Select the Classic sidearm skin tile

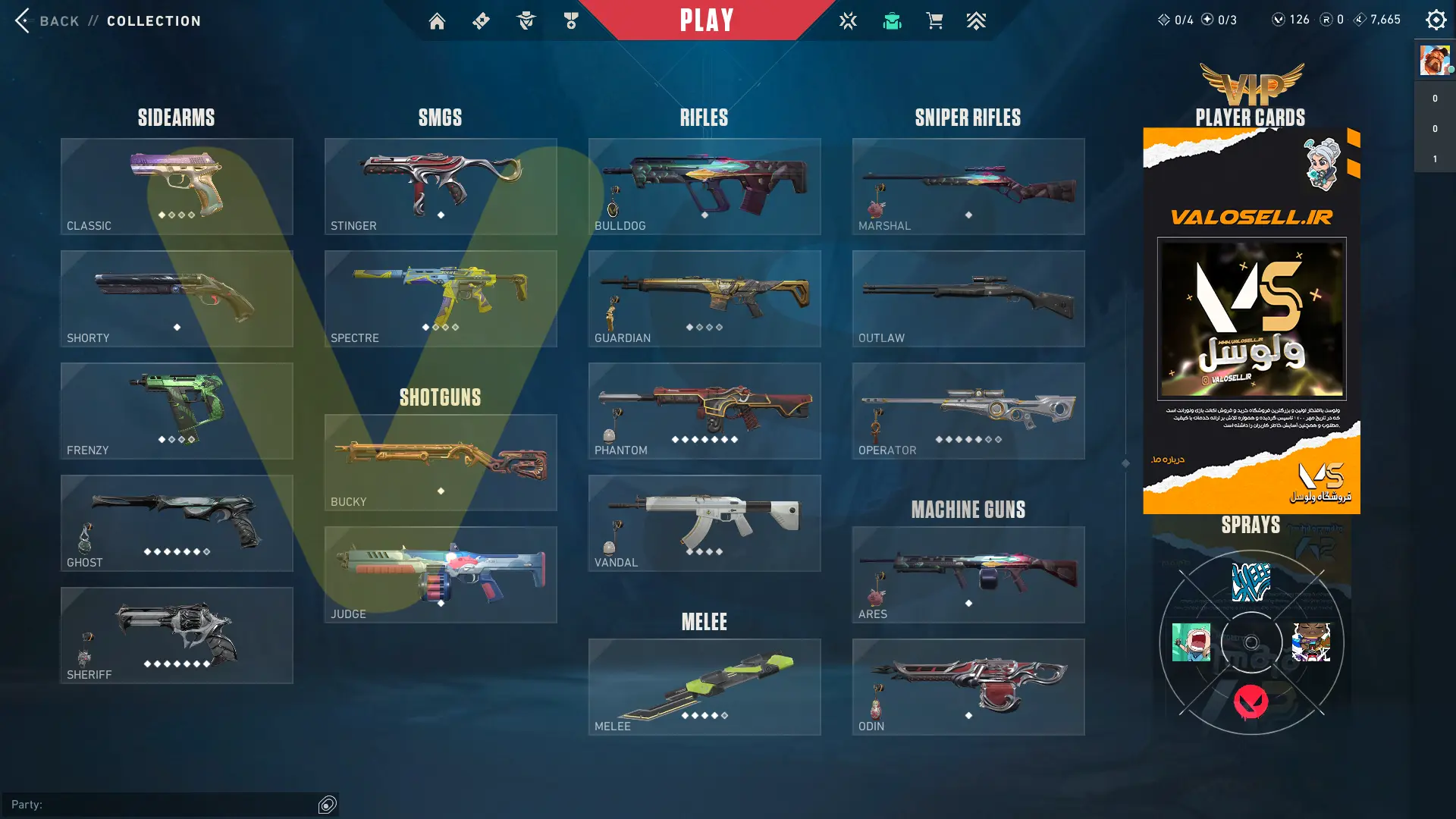(x=177, y=187)
